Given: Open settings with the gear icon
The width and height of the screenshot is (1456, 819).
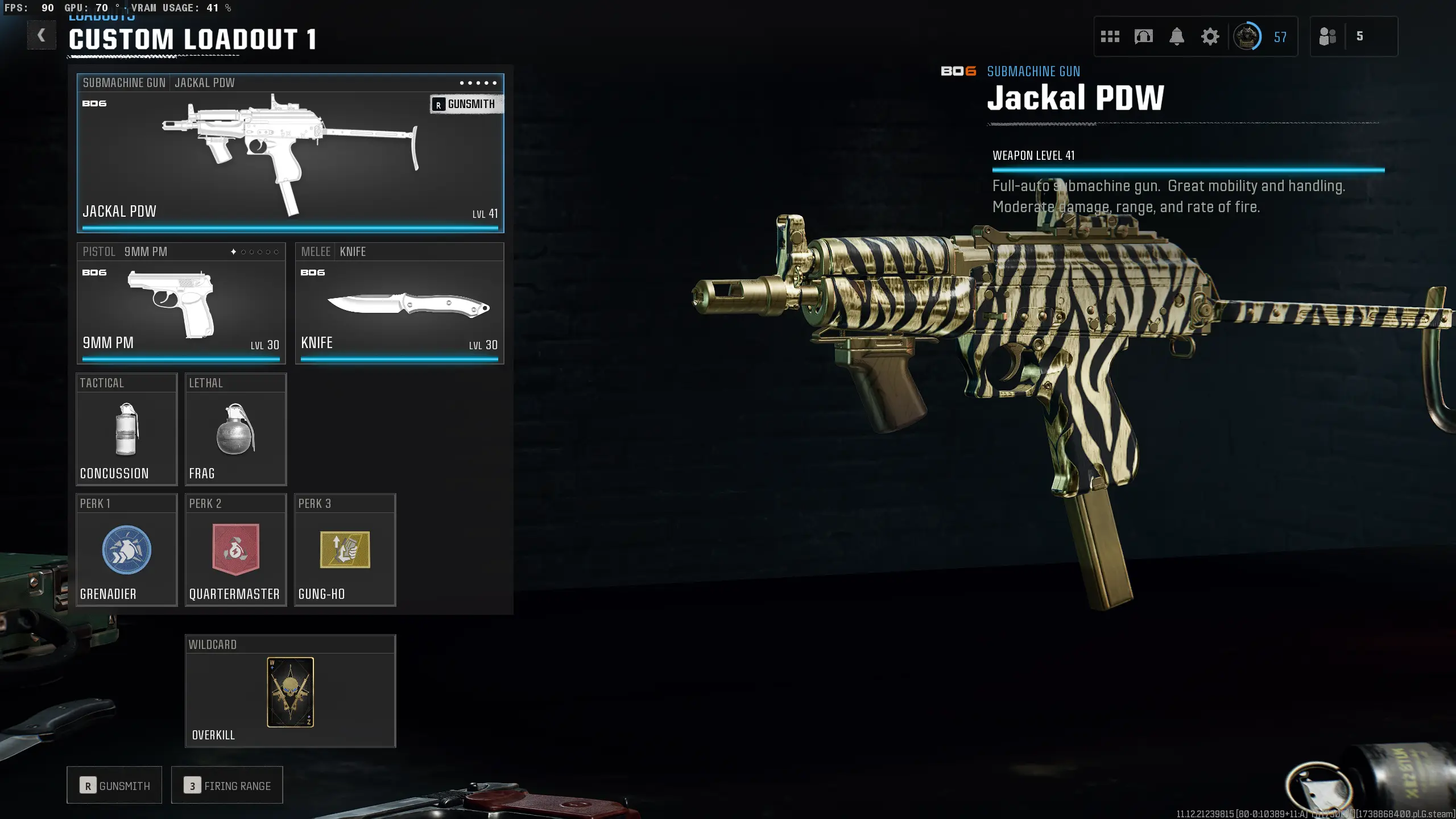Looking at the screenshot, I should click(1210, 37).
